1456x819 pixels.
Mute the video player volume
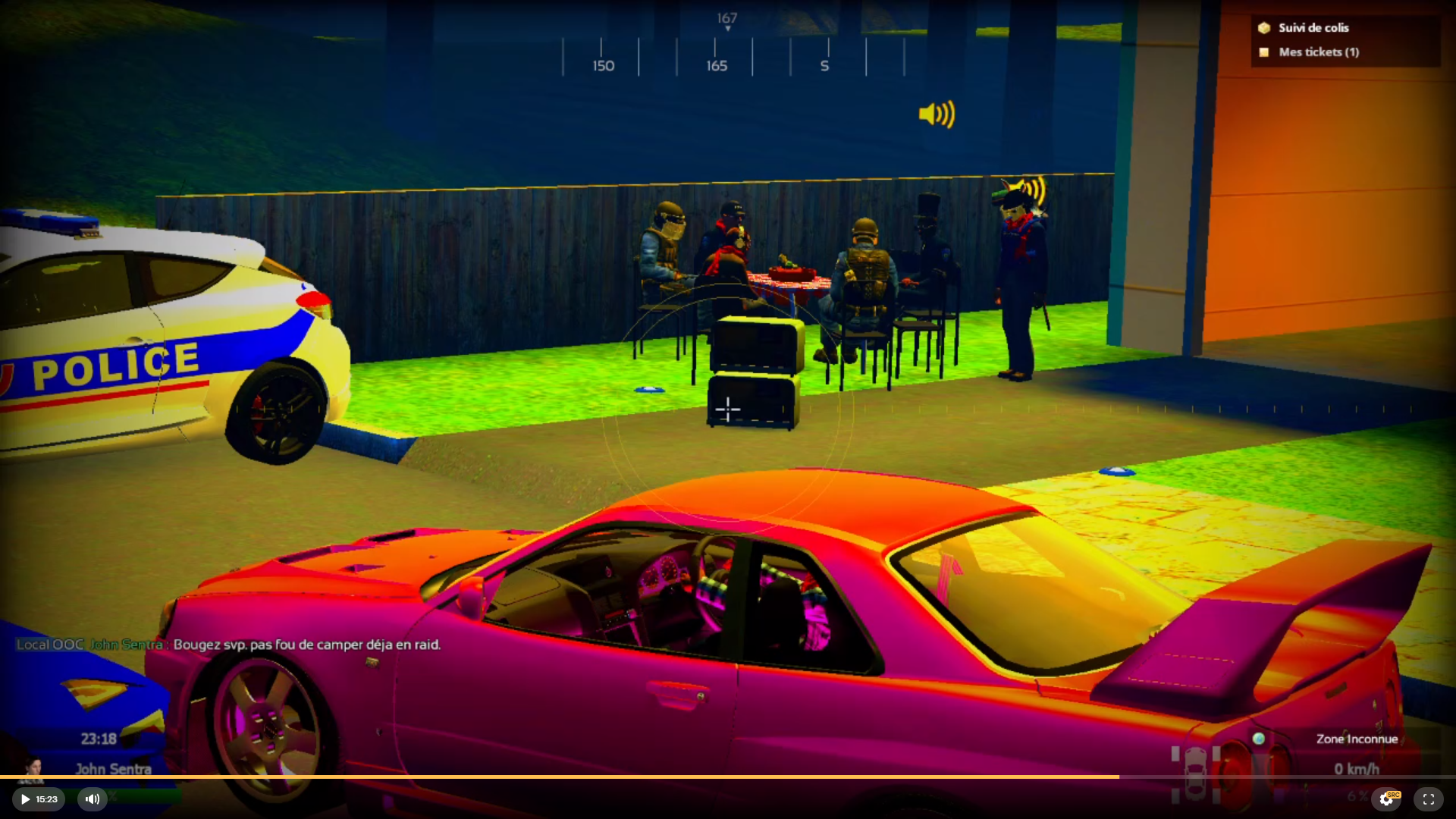click(93, 799)
